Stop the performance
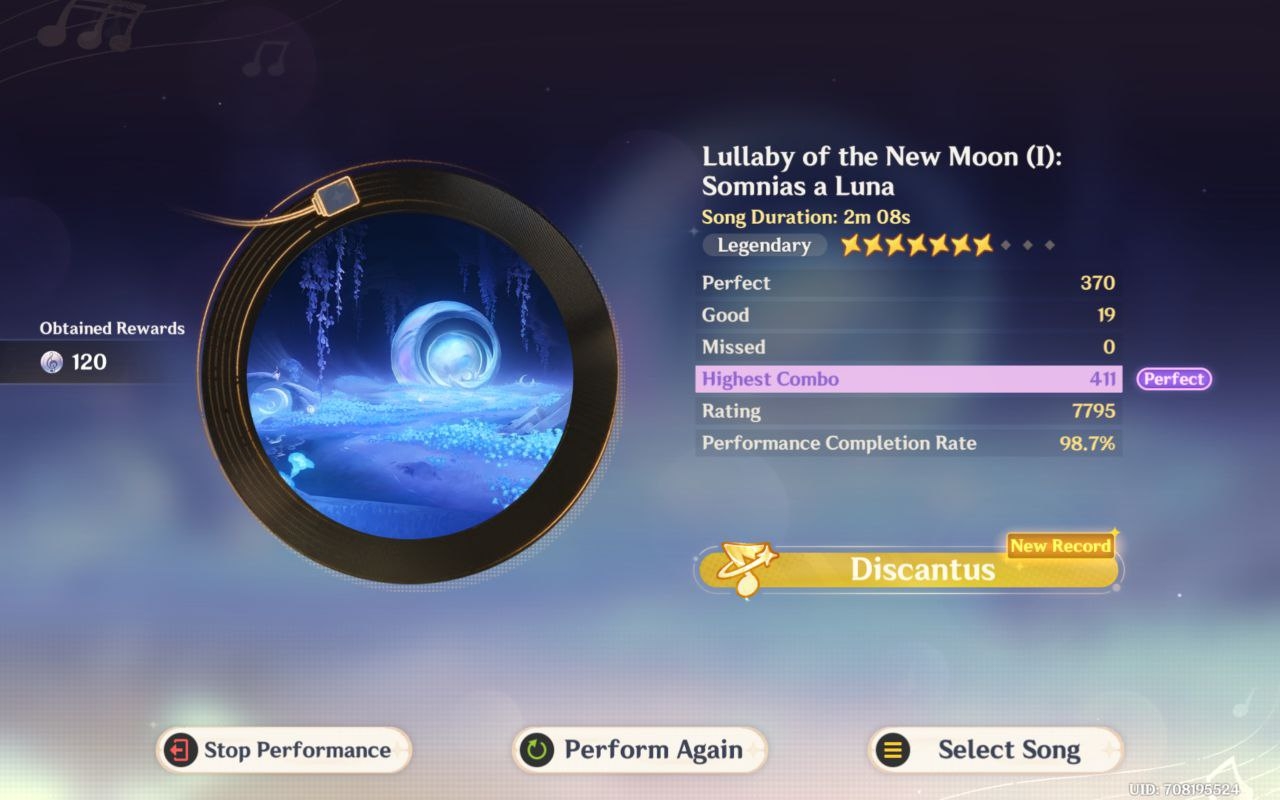This screenshot has height=800, width=1280. tap(283, 750)
